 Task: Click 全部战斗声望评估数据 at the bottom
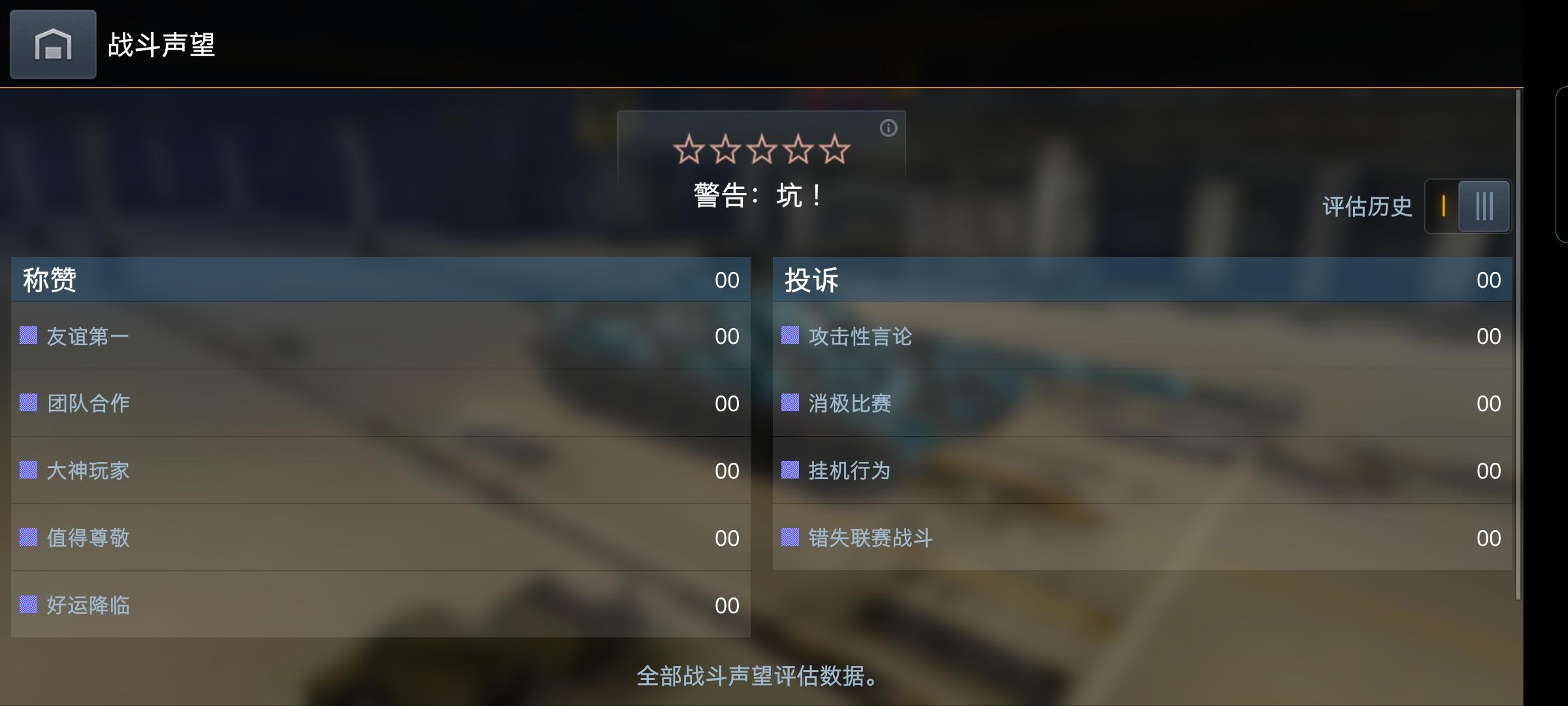point(757,678)
